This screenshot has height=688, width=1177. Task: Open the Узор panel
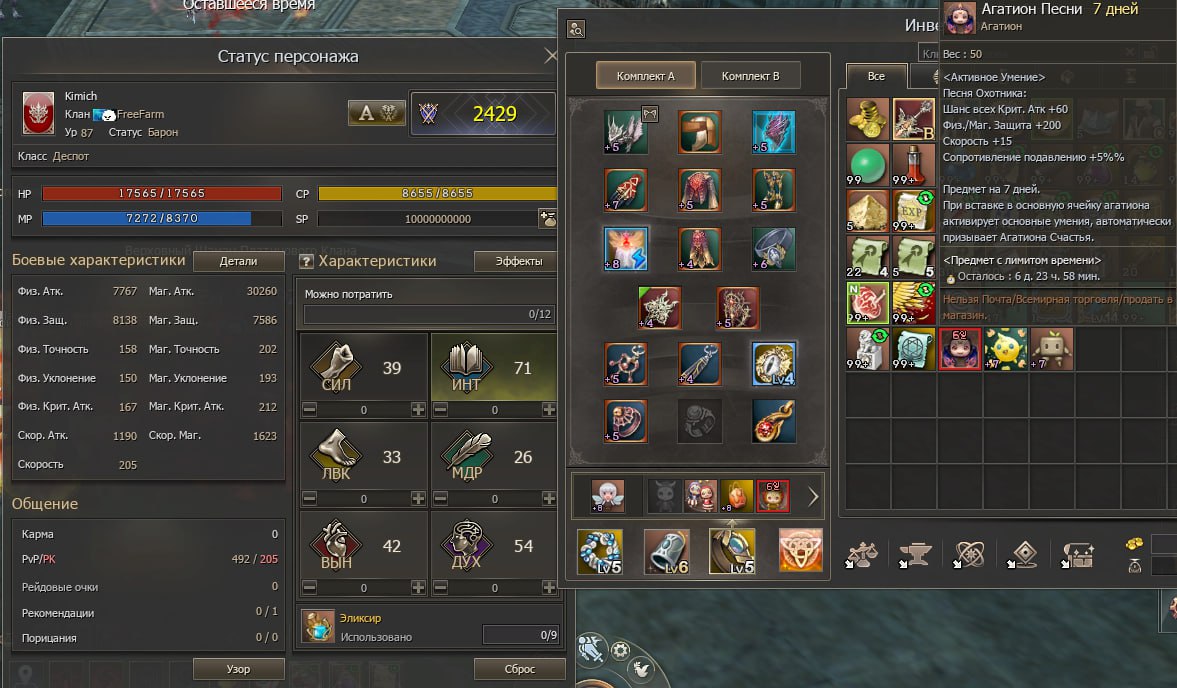click(x=238, y=669)
